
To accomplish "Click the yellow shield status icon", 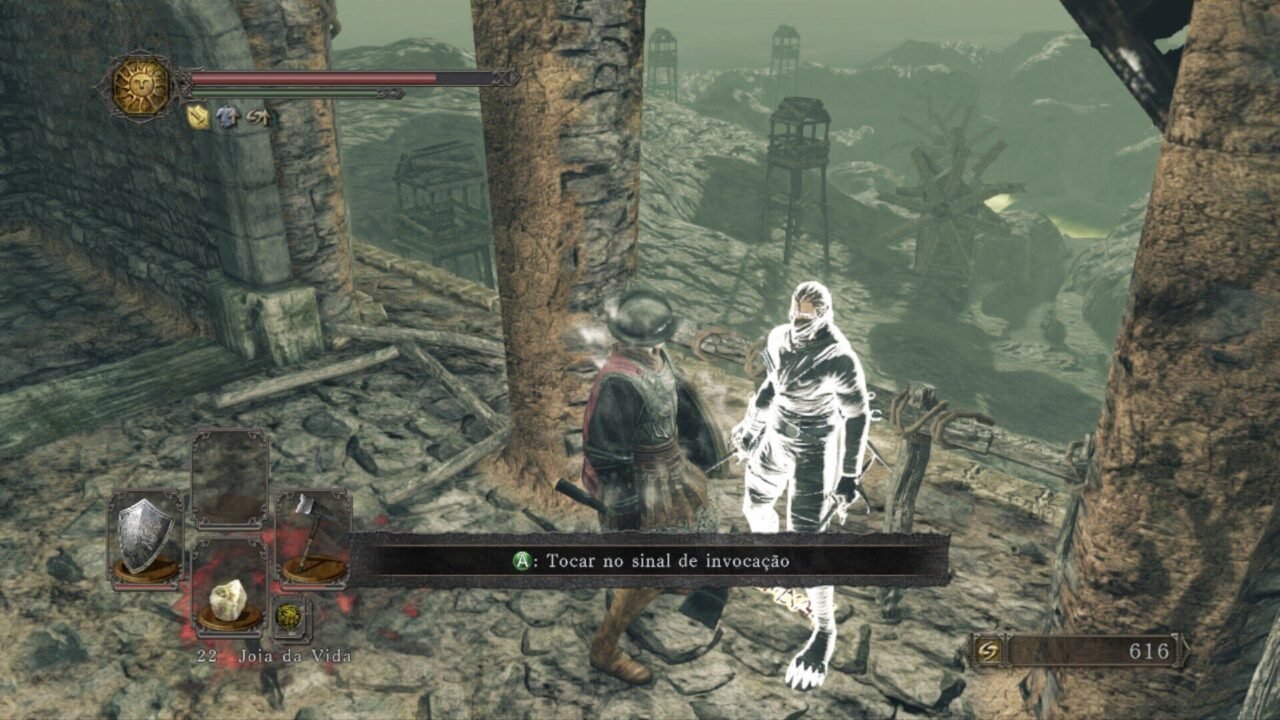I will pyautogui.click(x=199, y=117).
